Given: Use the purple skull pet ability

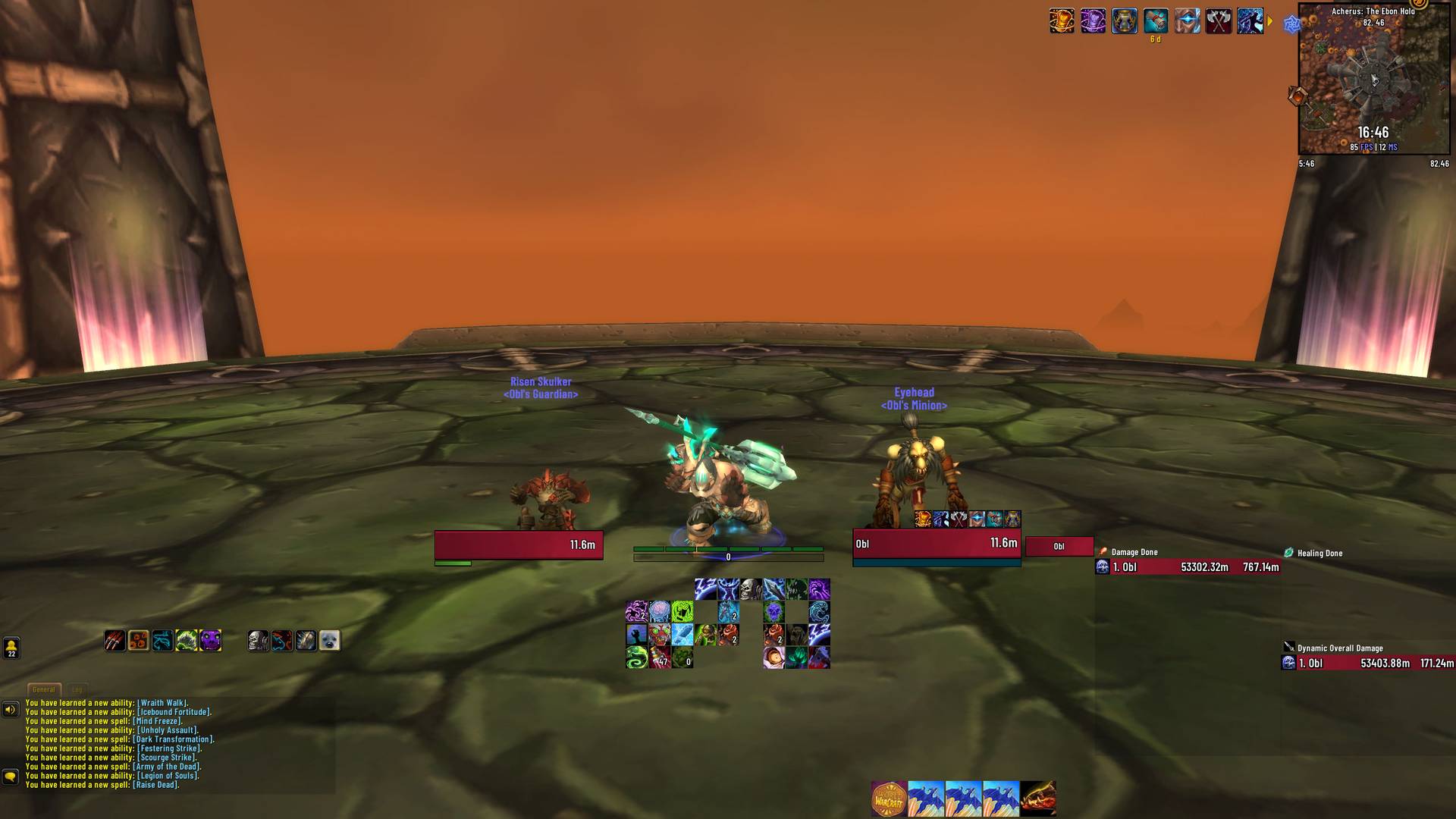Looking at the screenshot, I should [x=210, y=641].
